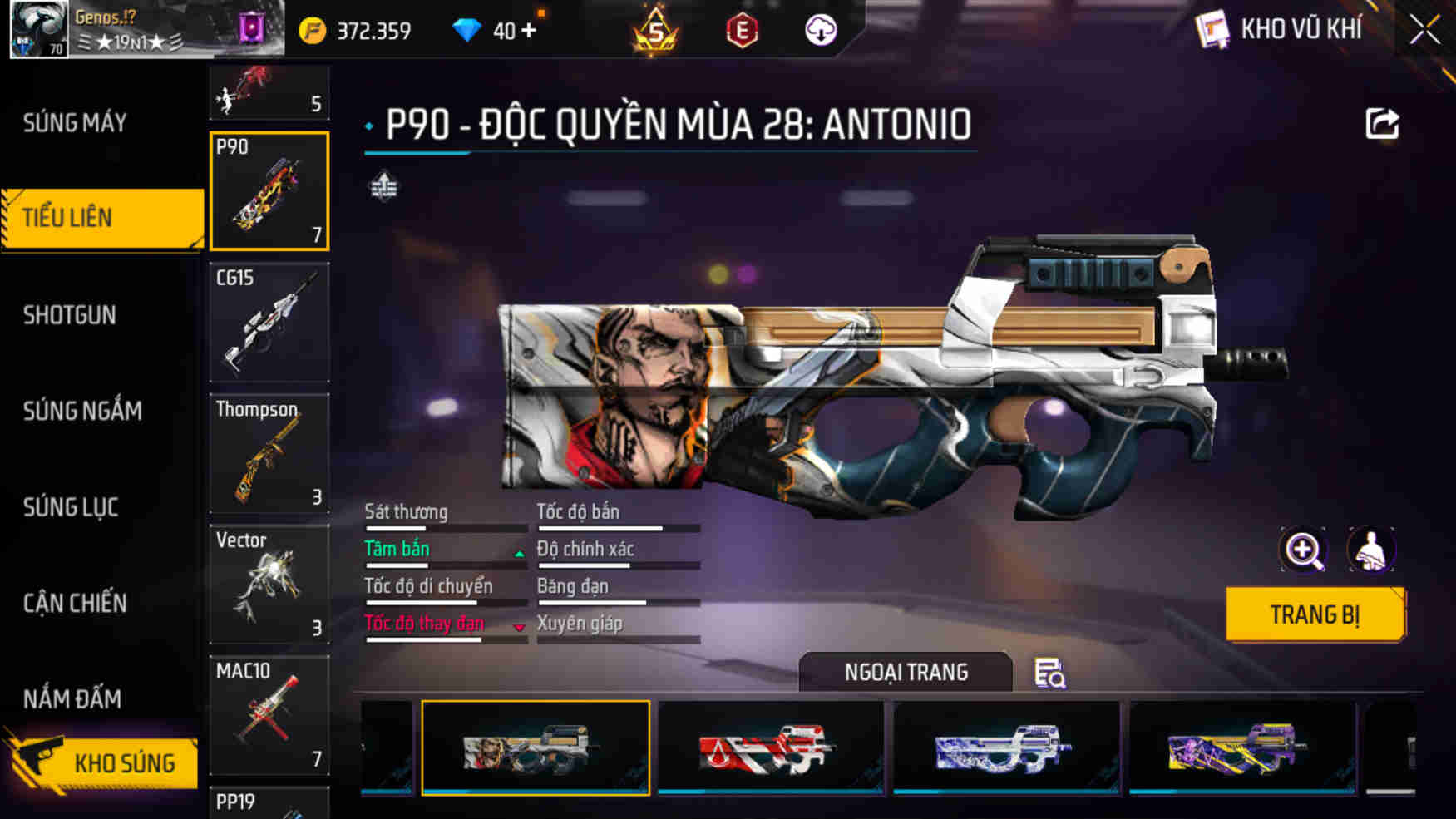Zoom the weapon preview with the magnifier icon
The height and width of the screenshot is (819, 1456).
click(x=1305, y=550)
